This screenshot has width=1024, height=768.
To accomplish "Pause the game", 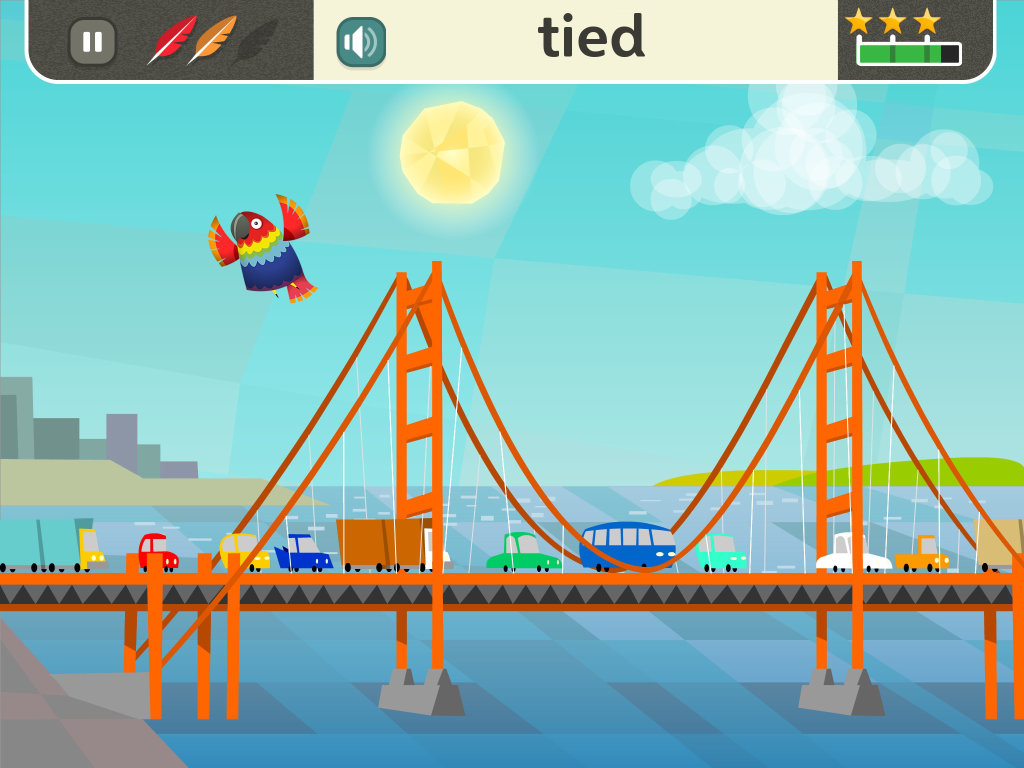I will 92,42.
